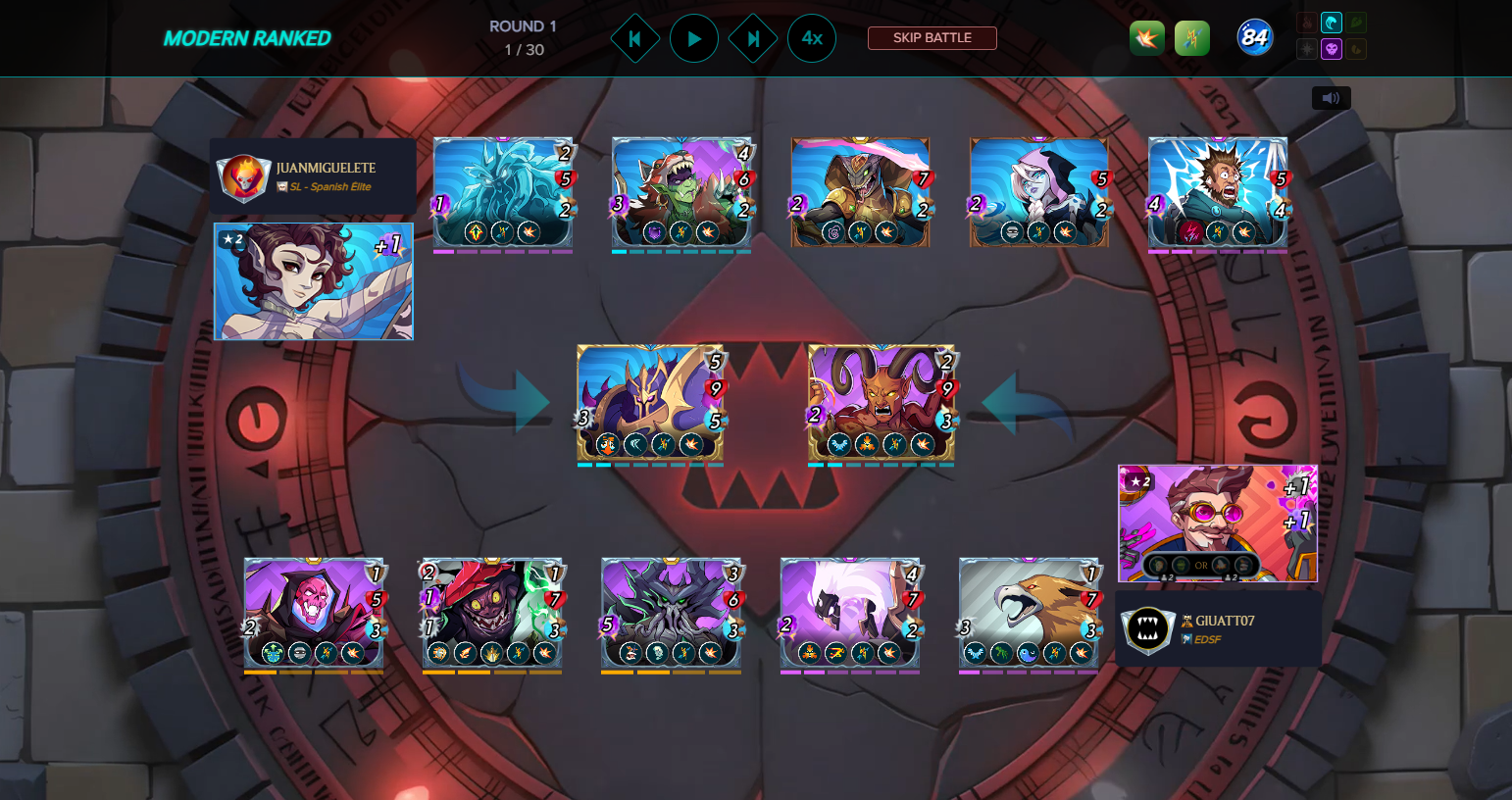Select the pink-faced hooded monster card

click(314, 613)
